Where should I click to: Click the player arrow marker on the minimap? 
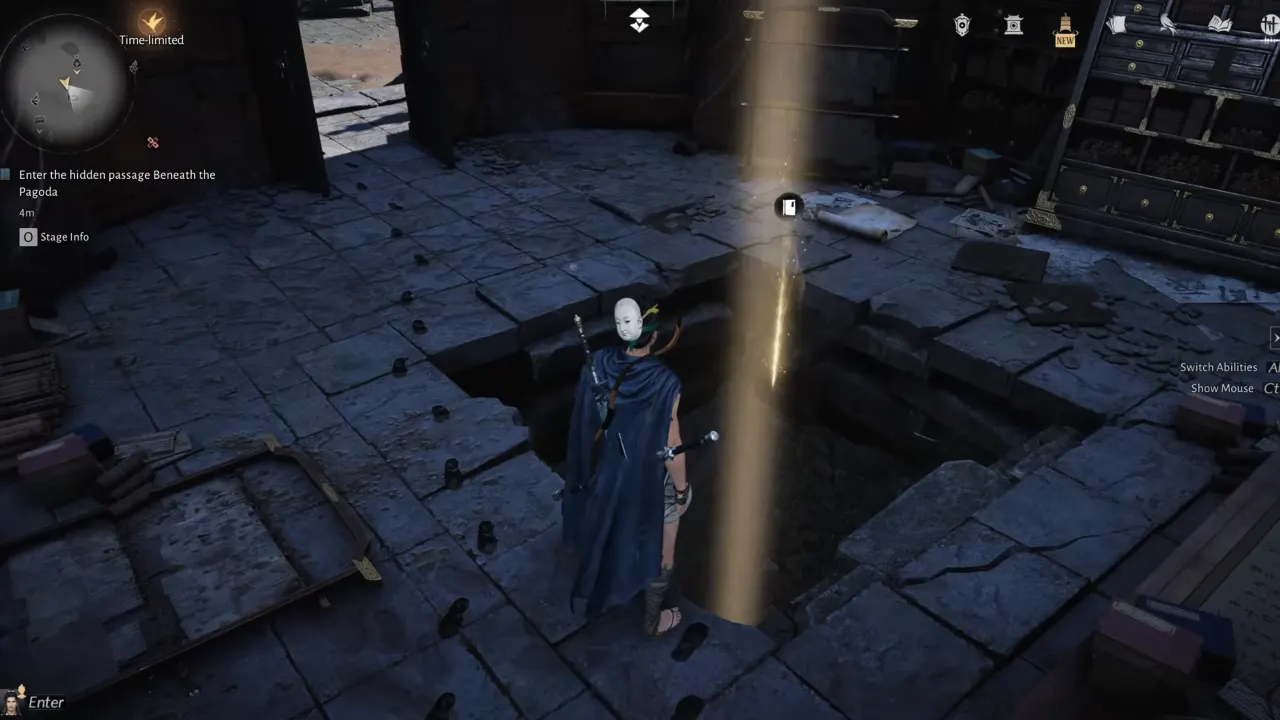(x=66, y=83)
